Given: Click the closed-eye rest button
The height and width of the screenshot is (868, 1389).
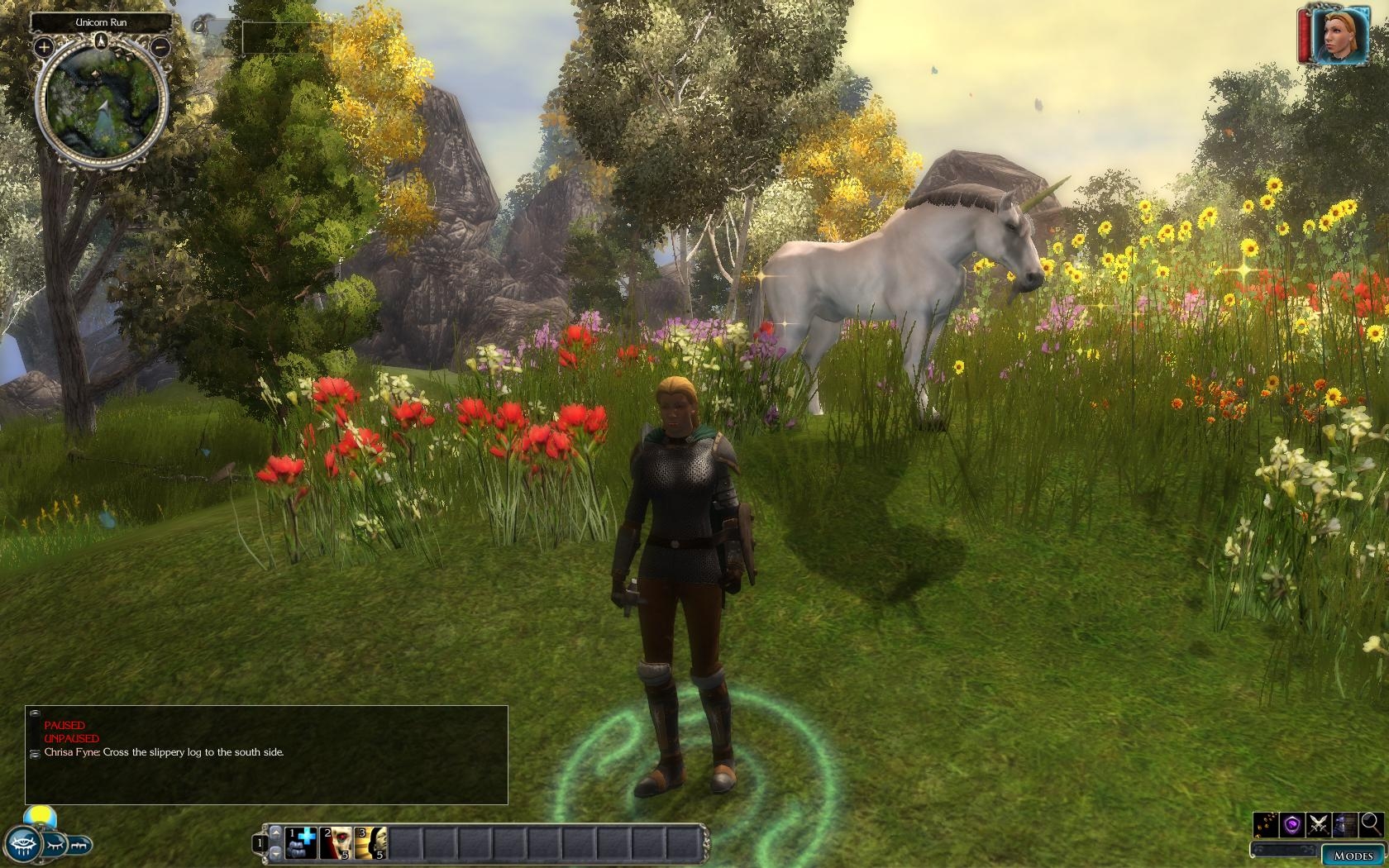Looking at the screenshot, I should point(55,845).
